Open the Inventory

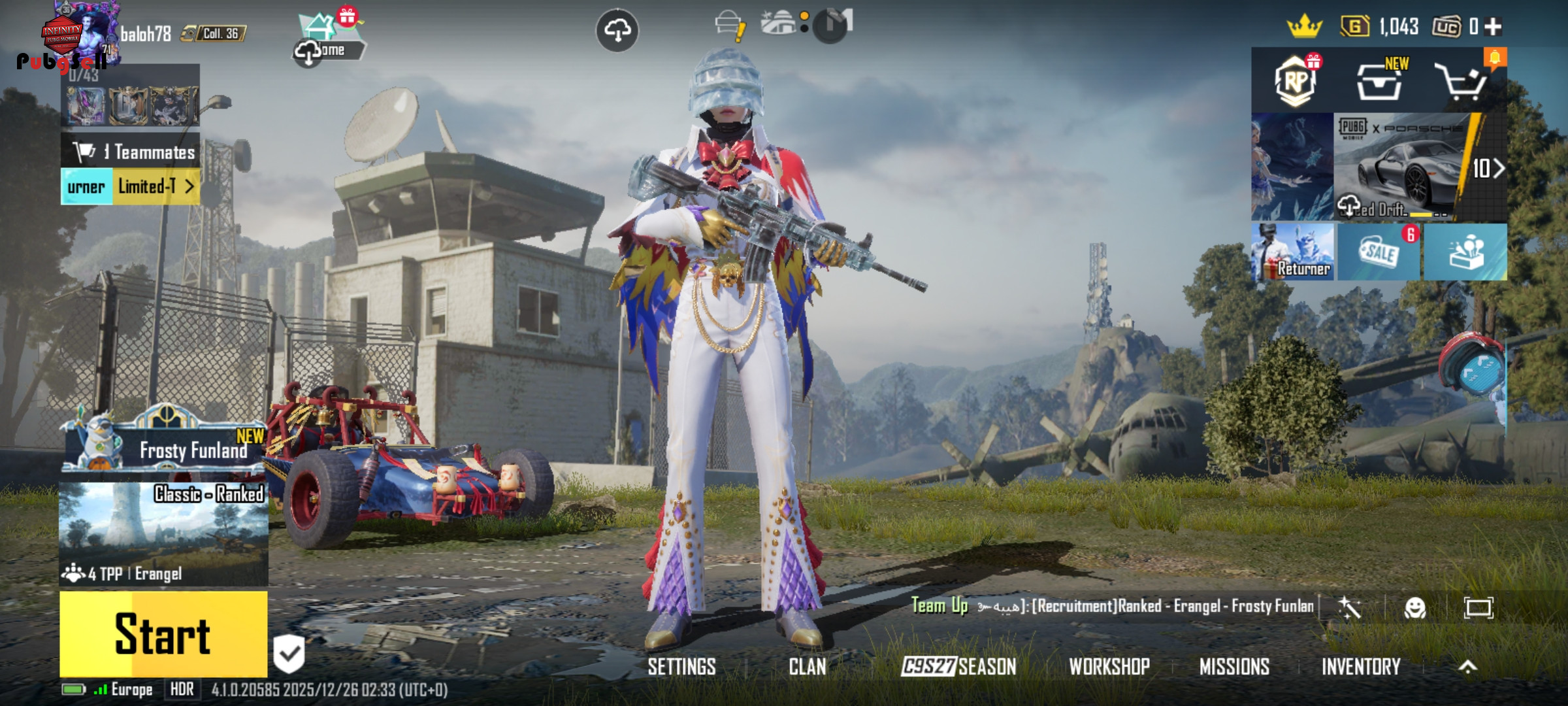pos(1361,667)
